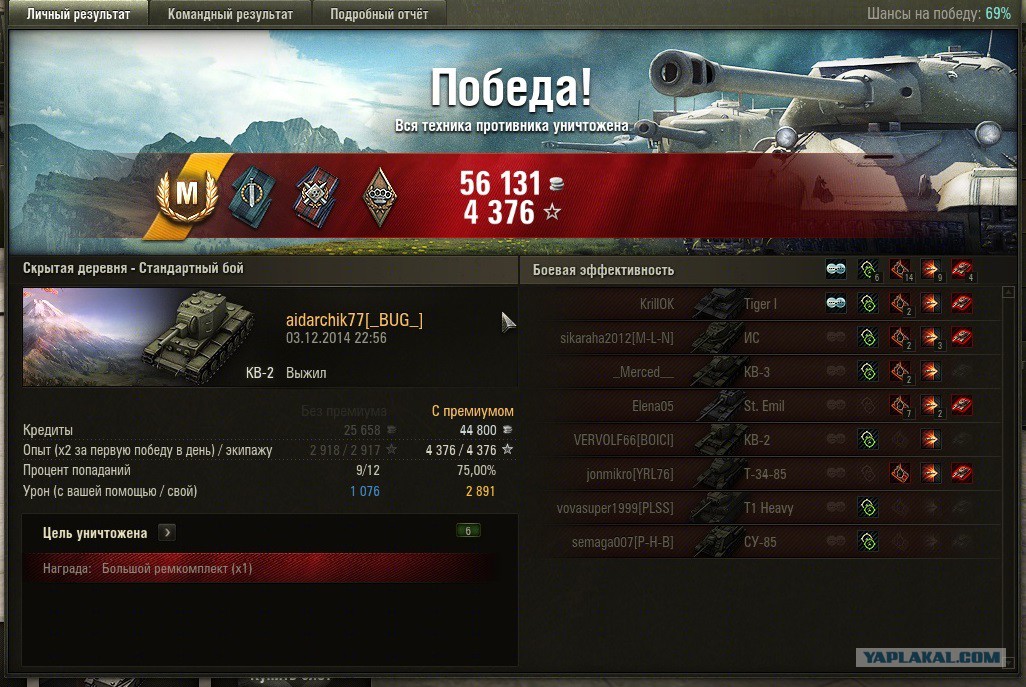The image size is (1026, 687).
Task: Click the Mastery badge M medal
Action: tap(187, 195)
